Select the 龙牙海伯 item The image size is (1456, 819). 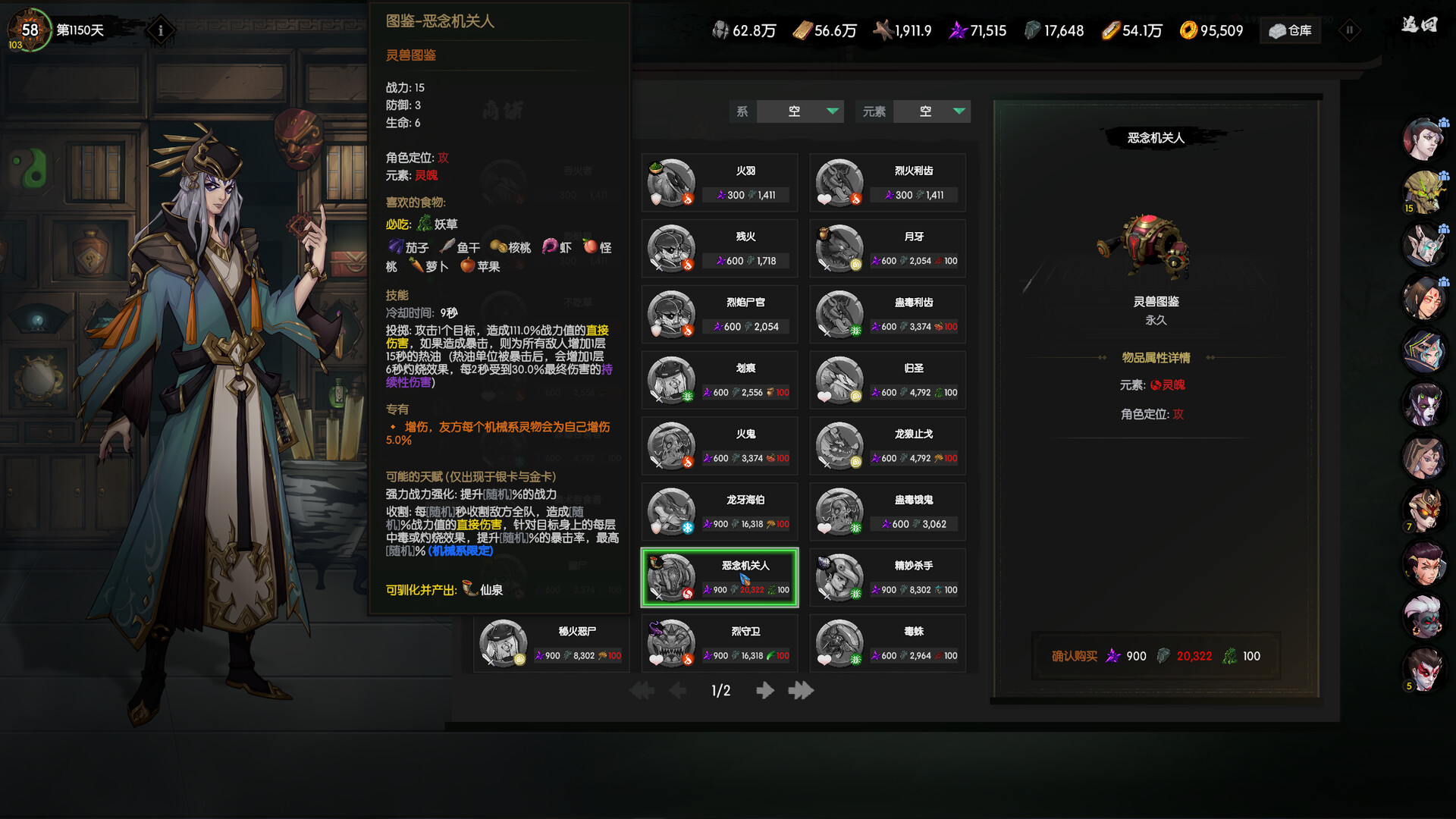tap(719, 511)
